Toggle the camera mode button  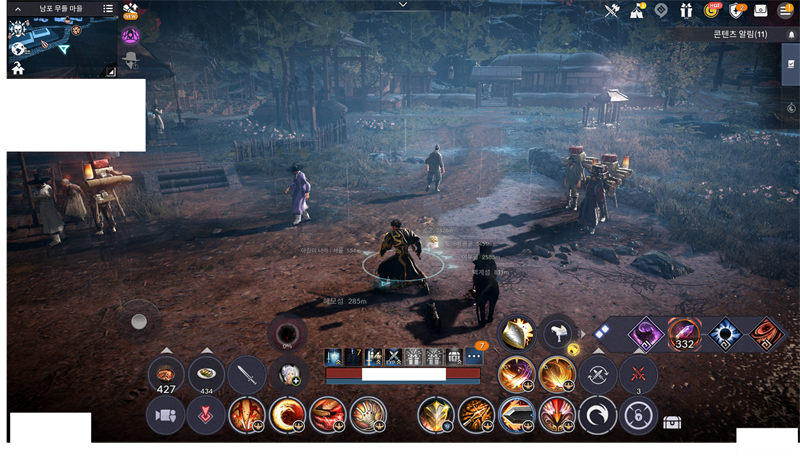point(166,414)
